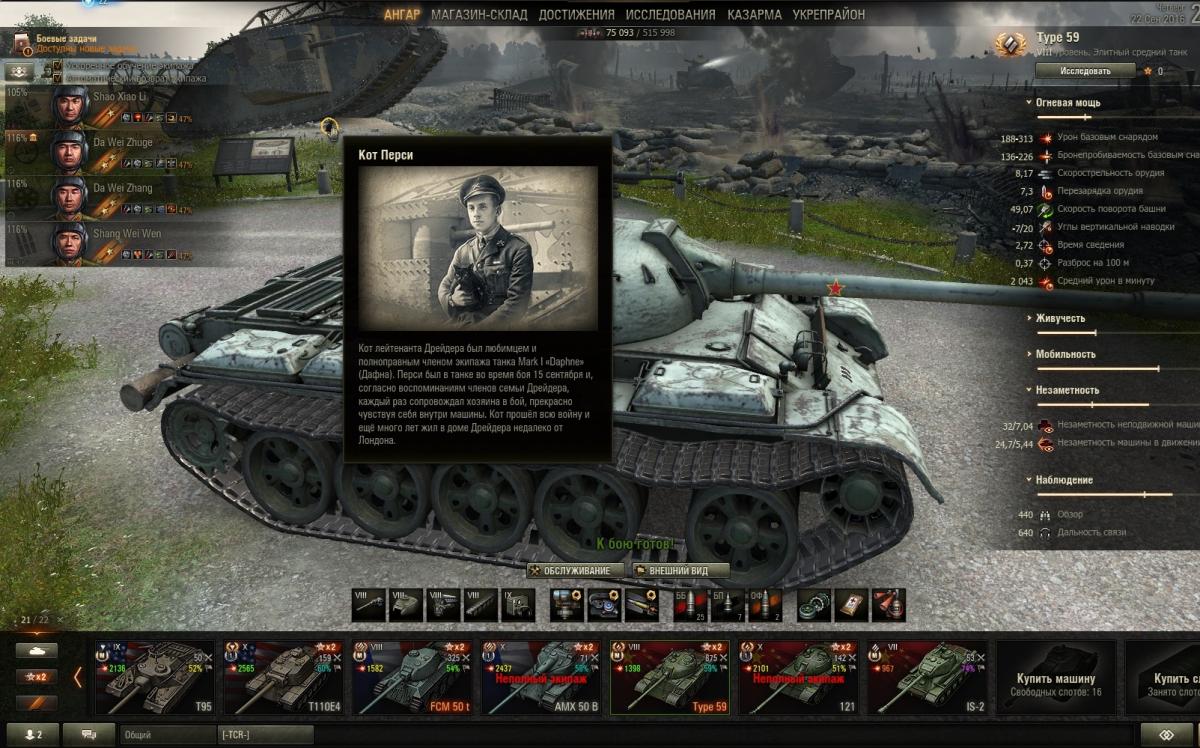Open the МАГАЗИН-СКЛАД tab
The image size is (1200, 748).
pyautogui.click(x=479, y=15)
